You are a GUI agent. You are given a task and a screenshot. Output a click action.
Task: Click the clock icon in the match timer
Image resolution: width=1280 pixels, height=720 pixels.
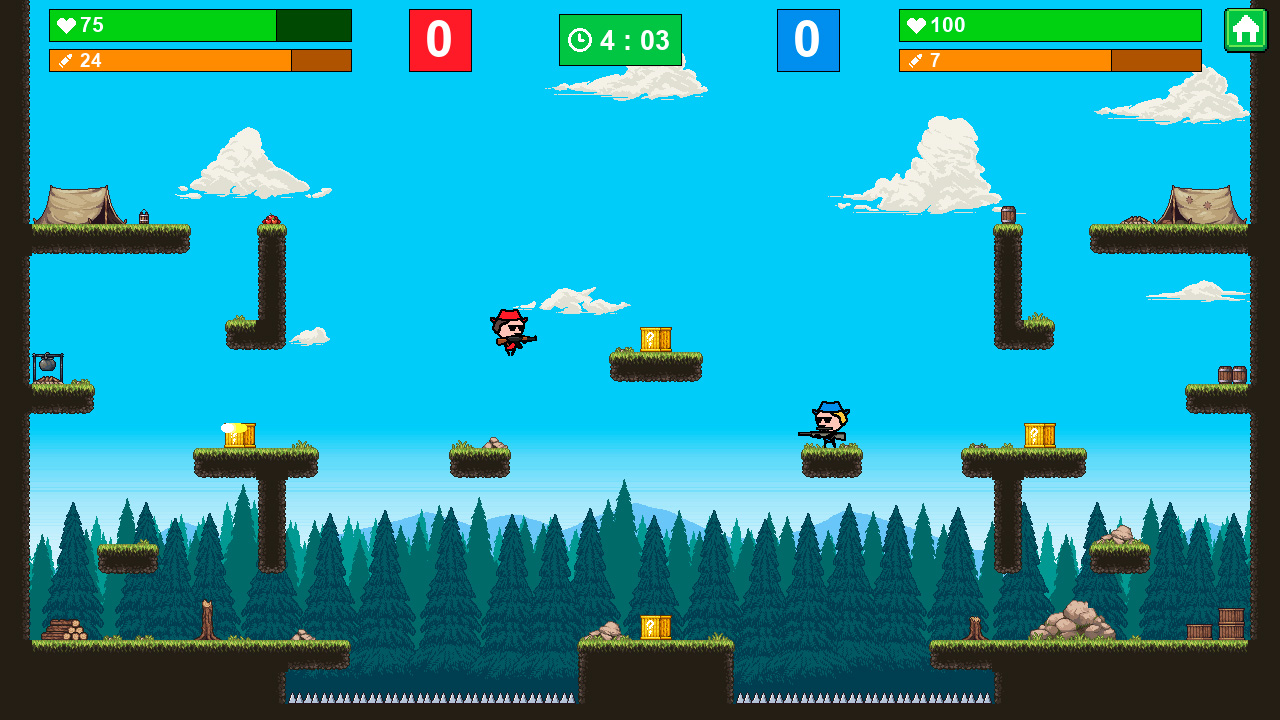coord(579,40)
